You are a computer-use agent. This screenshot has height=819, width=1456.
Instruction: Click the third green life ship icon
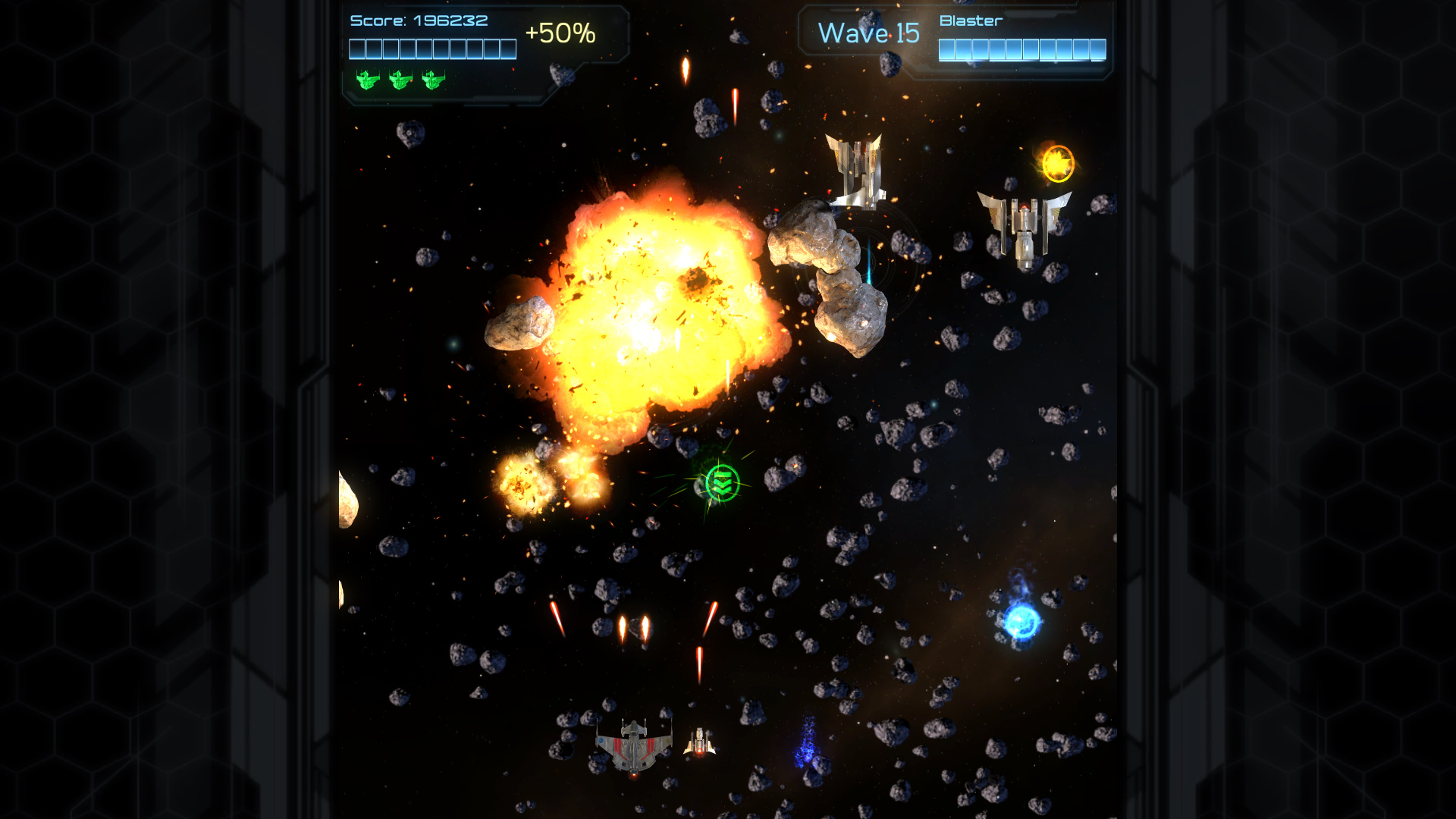click(432, 79)
